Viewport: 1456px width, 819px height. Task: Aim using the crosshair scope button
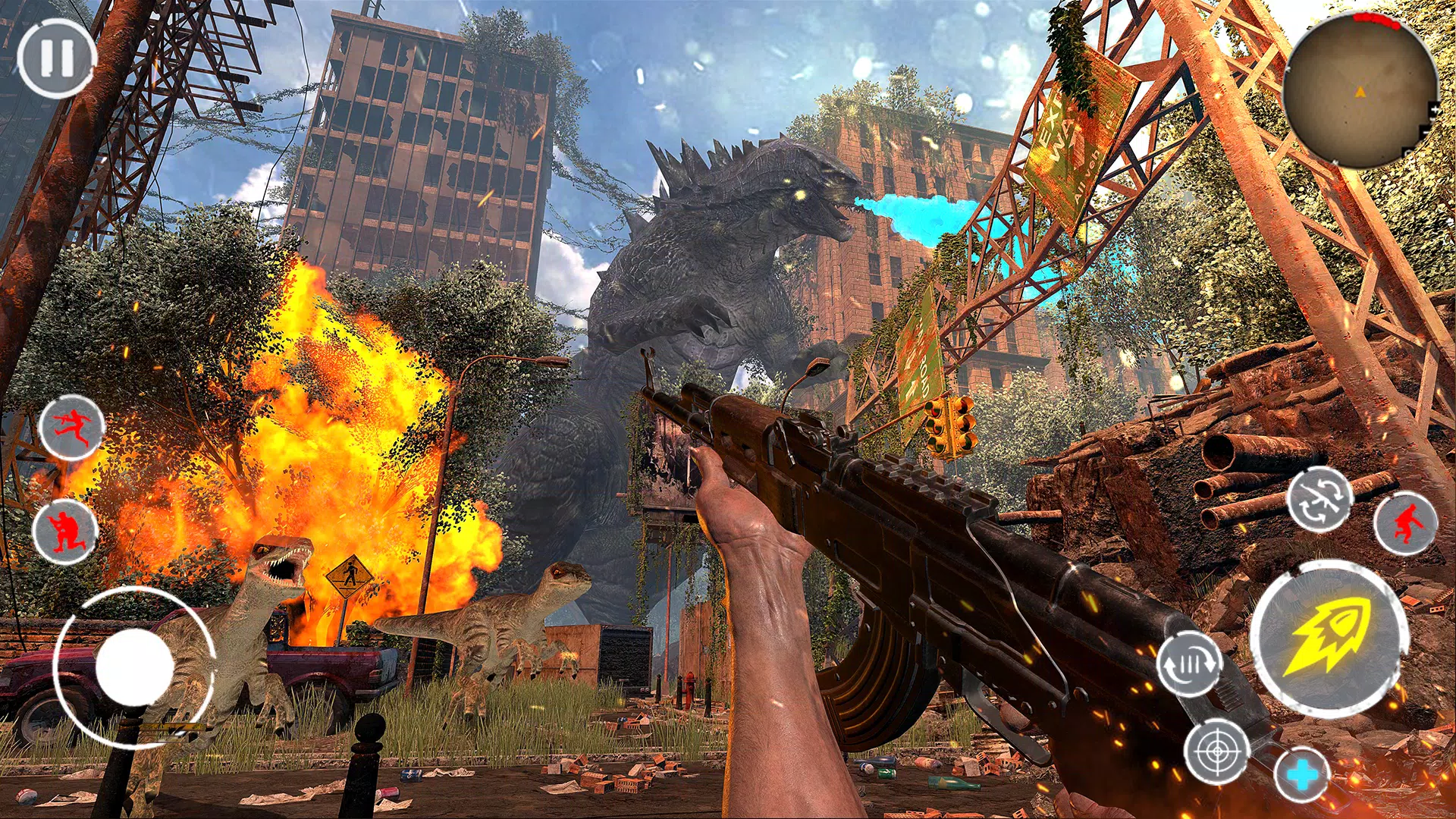[1217, 751]
